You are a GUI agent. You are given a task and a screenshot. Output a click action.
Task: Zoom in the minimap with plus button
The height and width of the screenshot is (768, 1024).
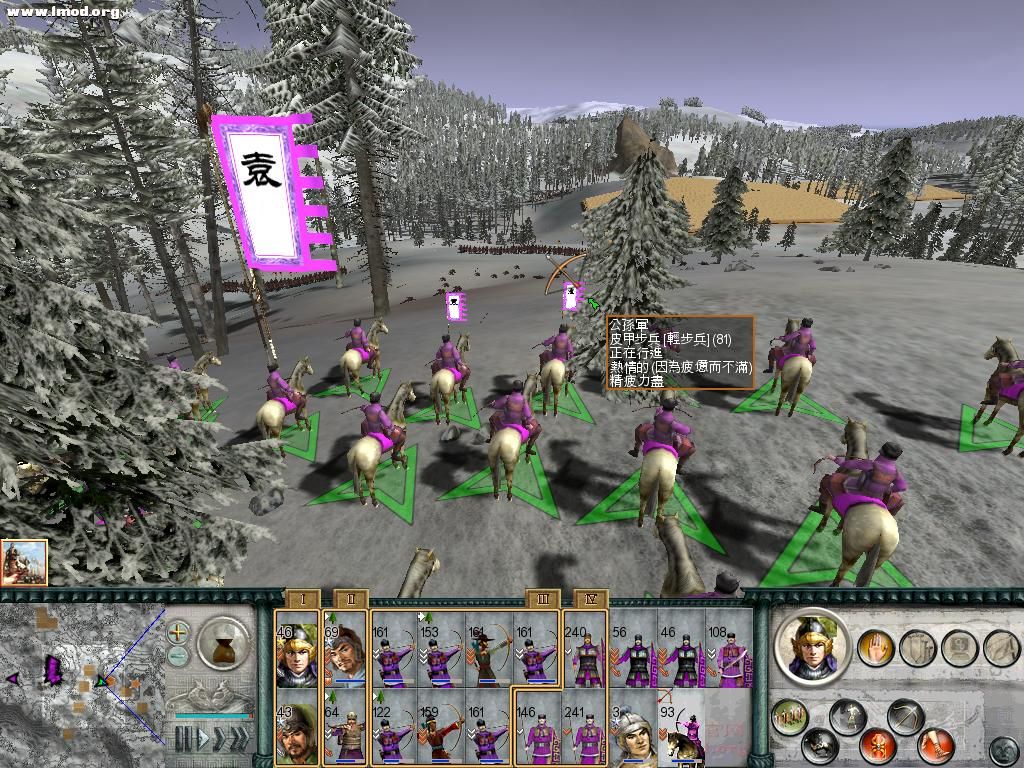click(179, 633)
